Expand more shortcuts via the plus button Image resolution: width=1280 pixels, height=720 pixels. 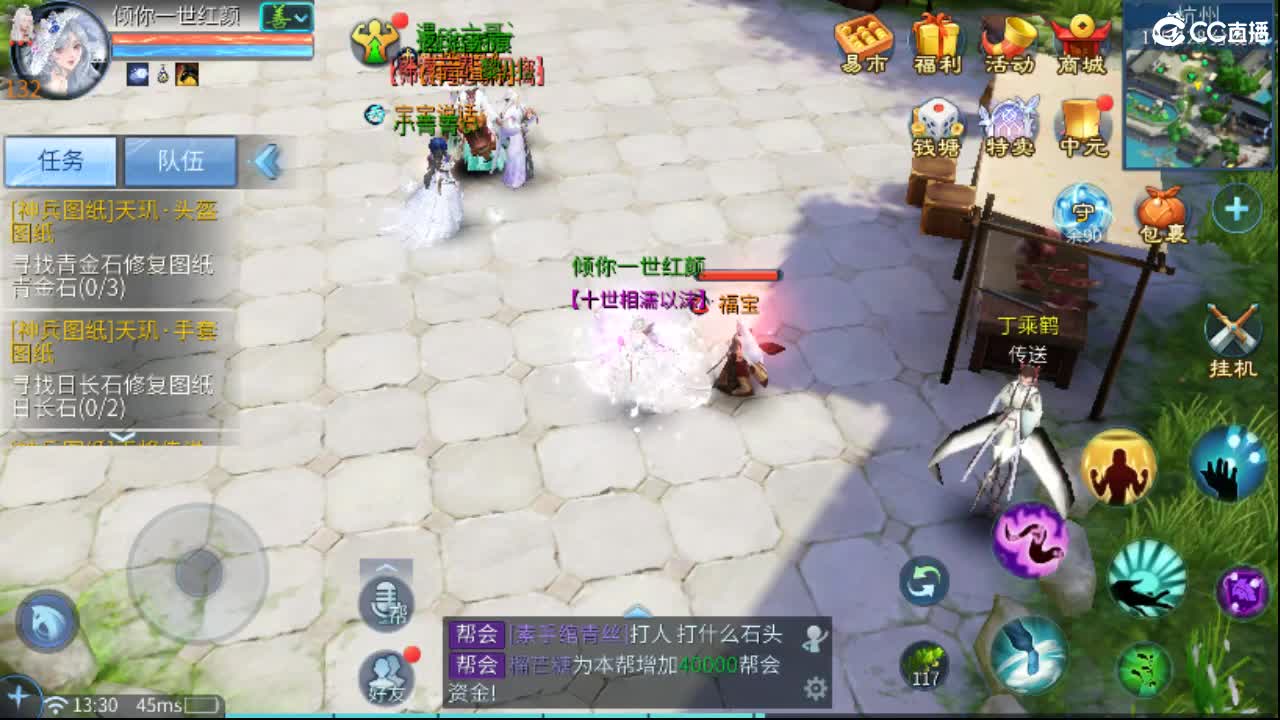pyautogui.click(x=1237, y=209)
